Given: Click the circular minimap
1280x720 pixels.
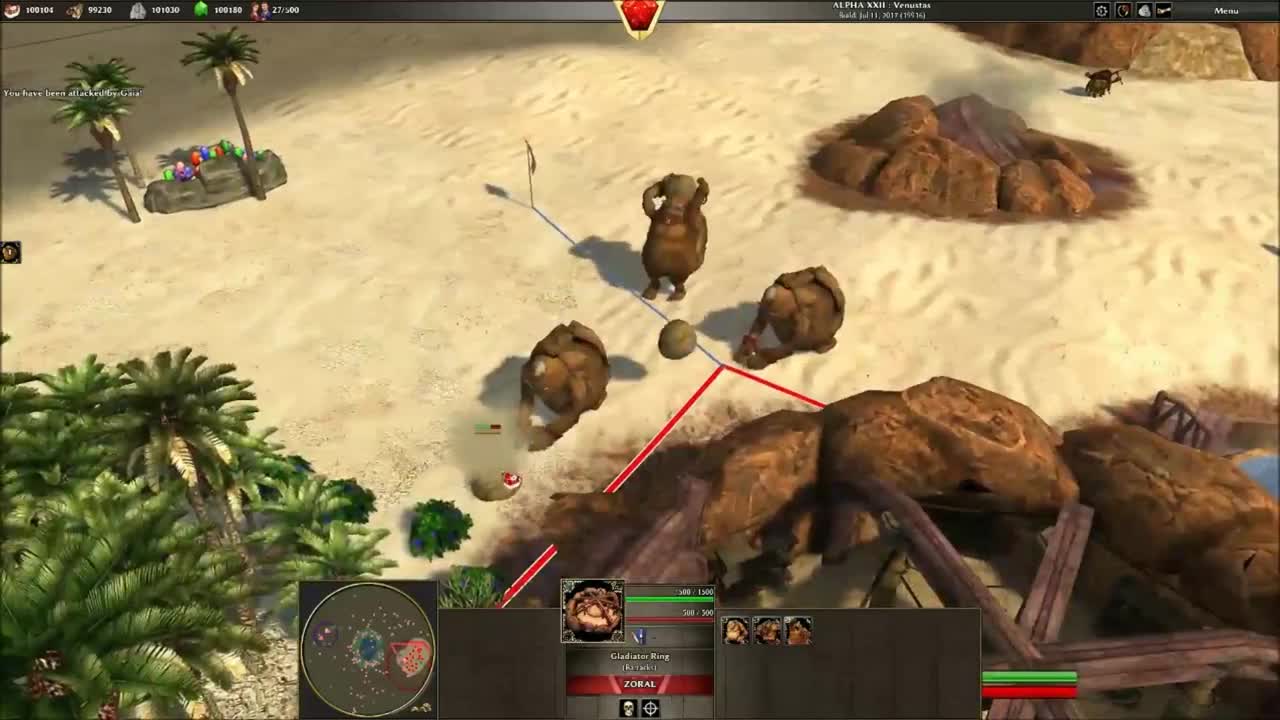Looking at the screenshot, I should 368,649.
